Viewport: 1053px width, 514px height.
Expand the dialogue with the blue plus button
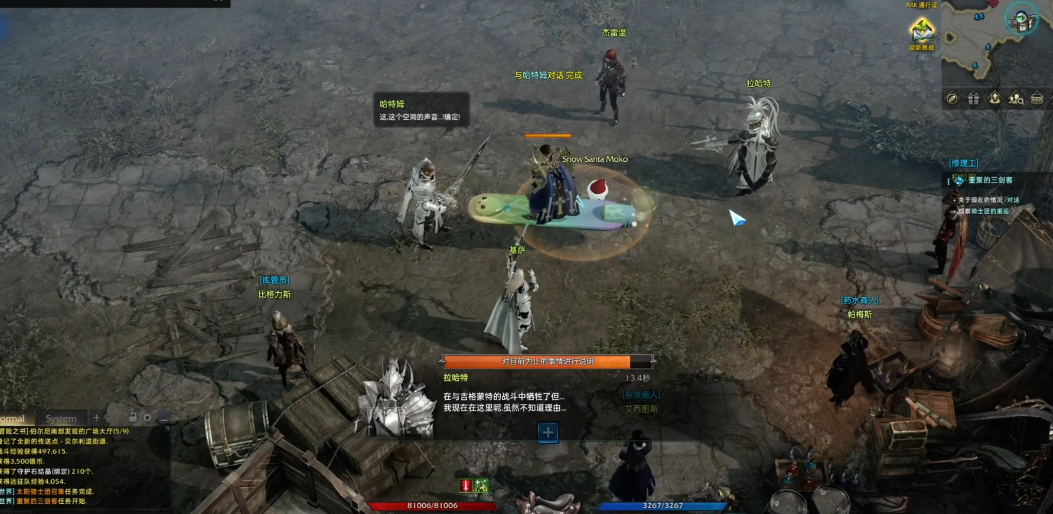548,432
